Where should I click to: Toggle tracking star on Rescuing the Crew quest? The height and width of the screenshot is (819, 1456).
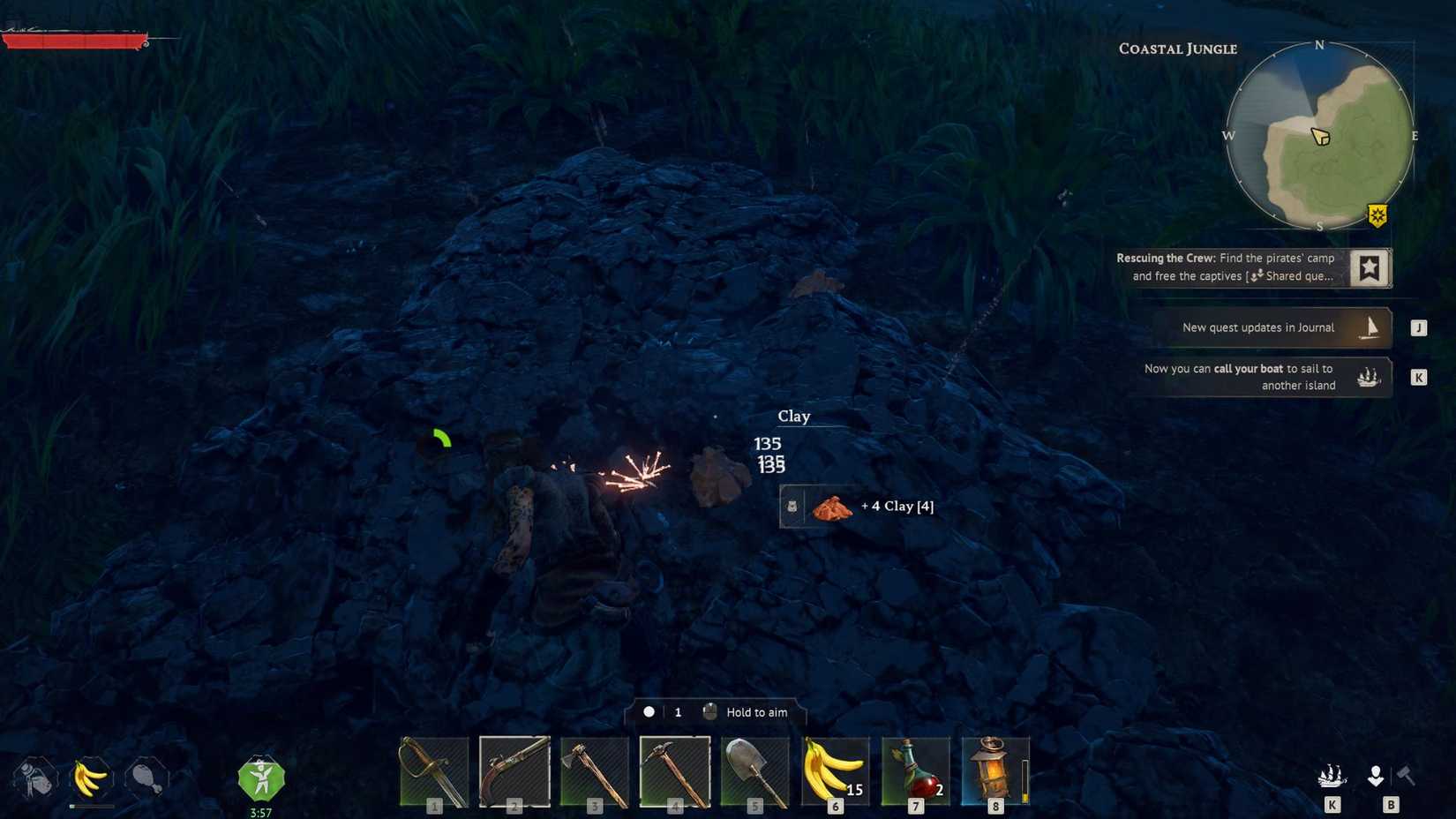(1369, 268)
